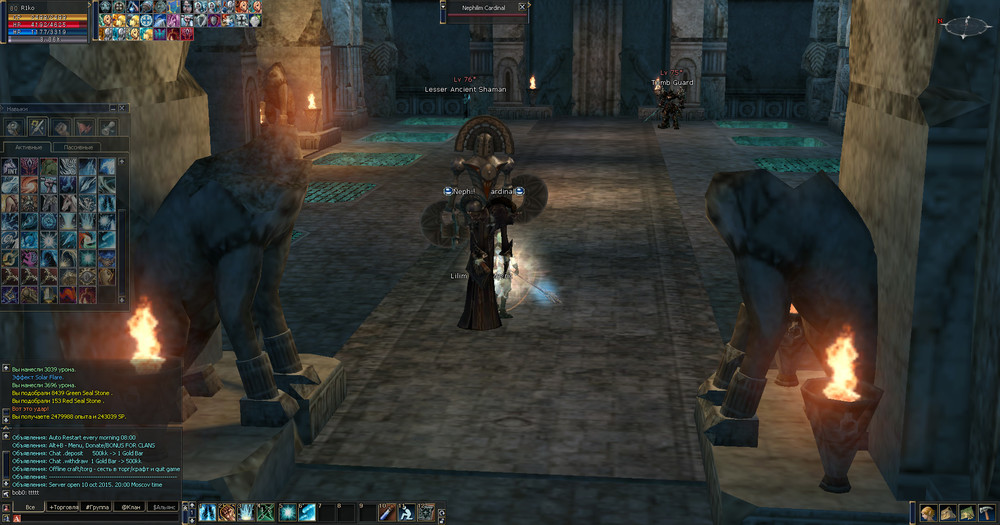The image size is (1000, 525).
Task: Switch to the @Клан chat tab
Action: click(131, 508)
